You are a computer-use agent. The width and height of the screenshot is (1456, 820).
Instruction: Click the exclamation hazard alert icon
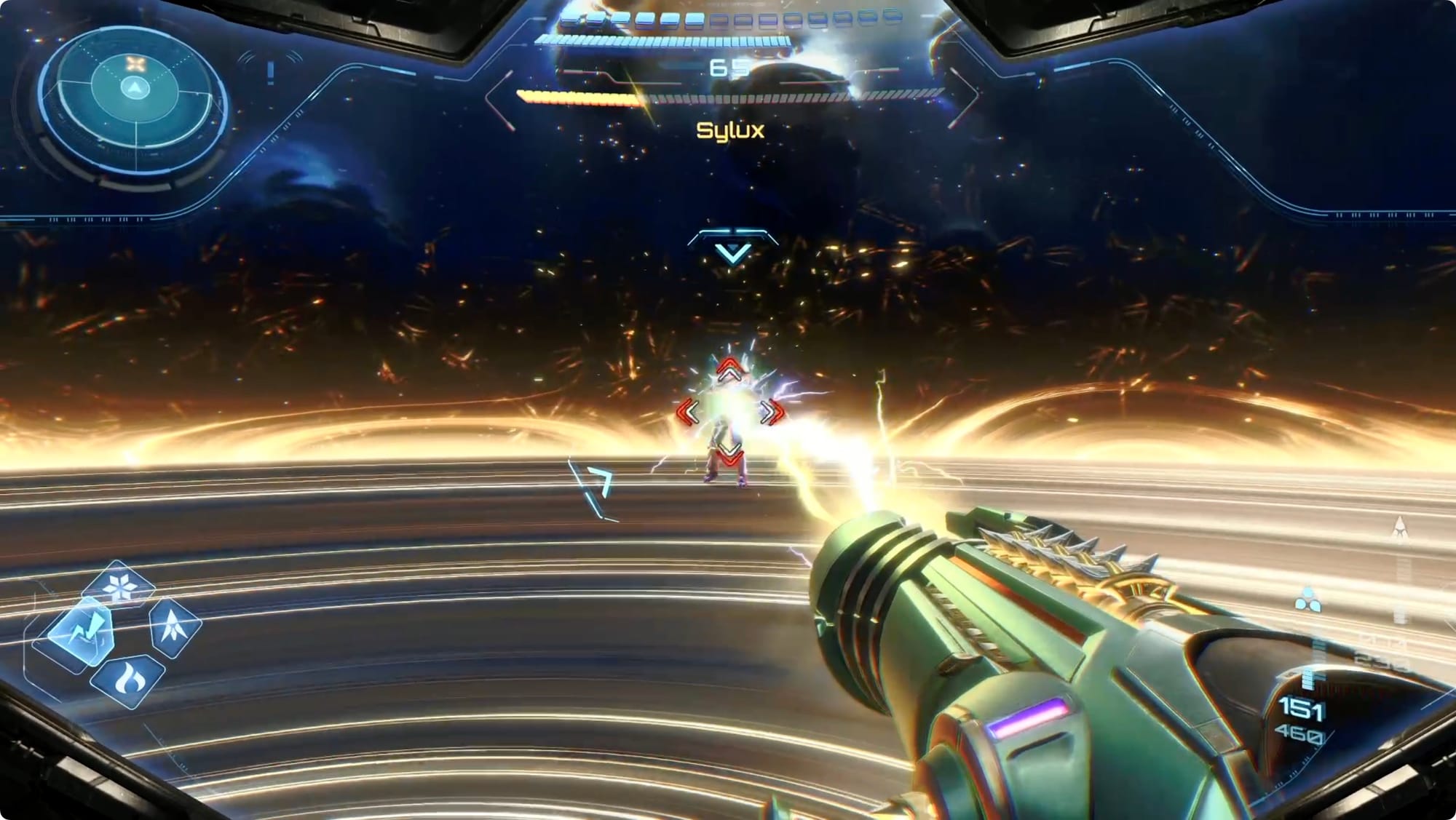271,72
